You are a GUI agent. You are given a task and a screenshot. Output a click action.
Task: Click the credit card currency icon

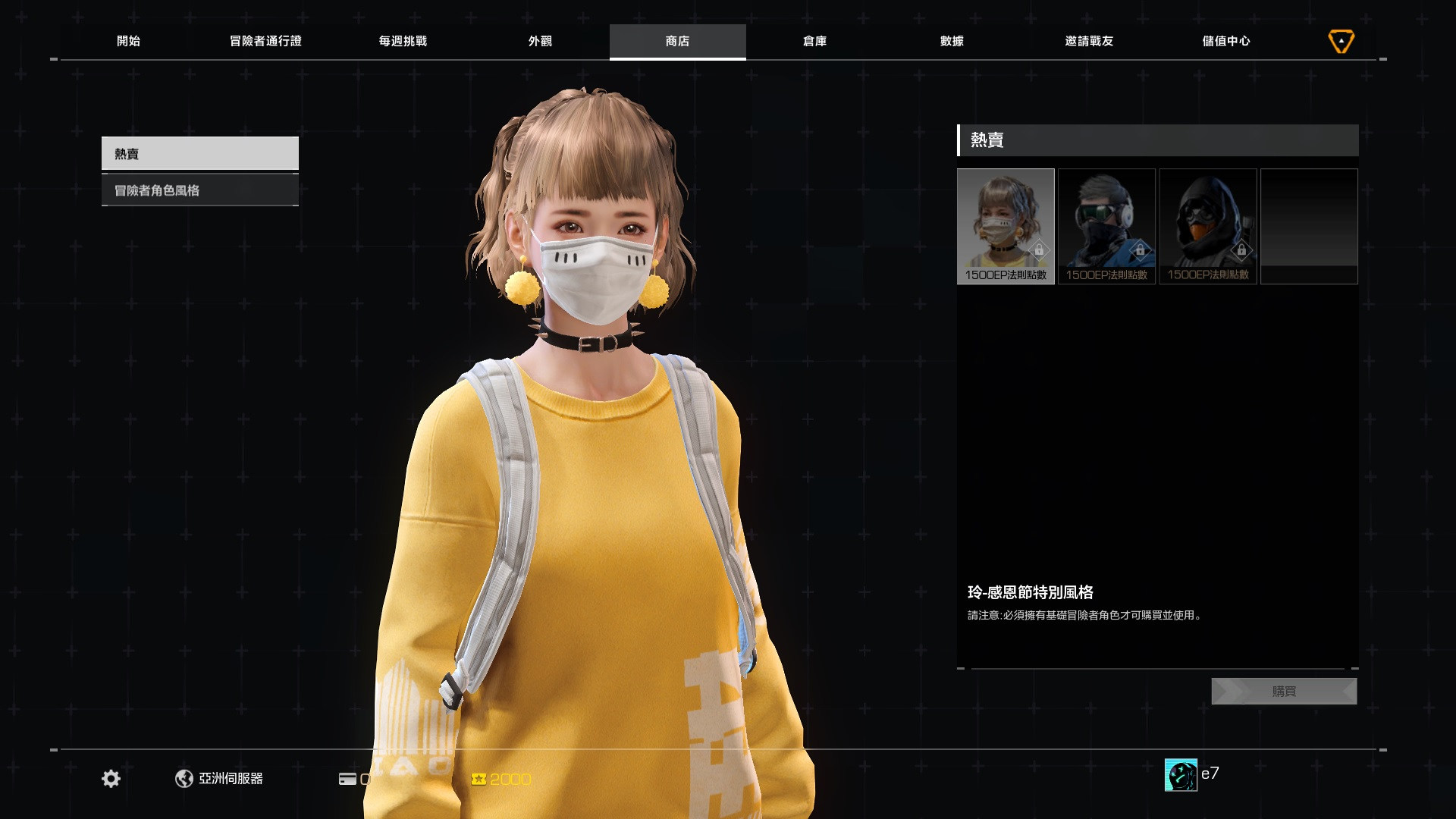point(348,778)
